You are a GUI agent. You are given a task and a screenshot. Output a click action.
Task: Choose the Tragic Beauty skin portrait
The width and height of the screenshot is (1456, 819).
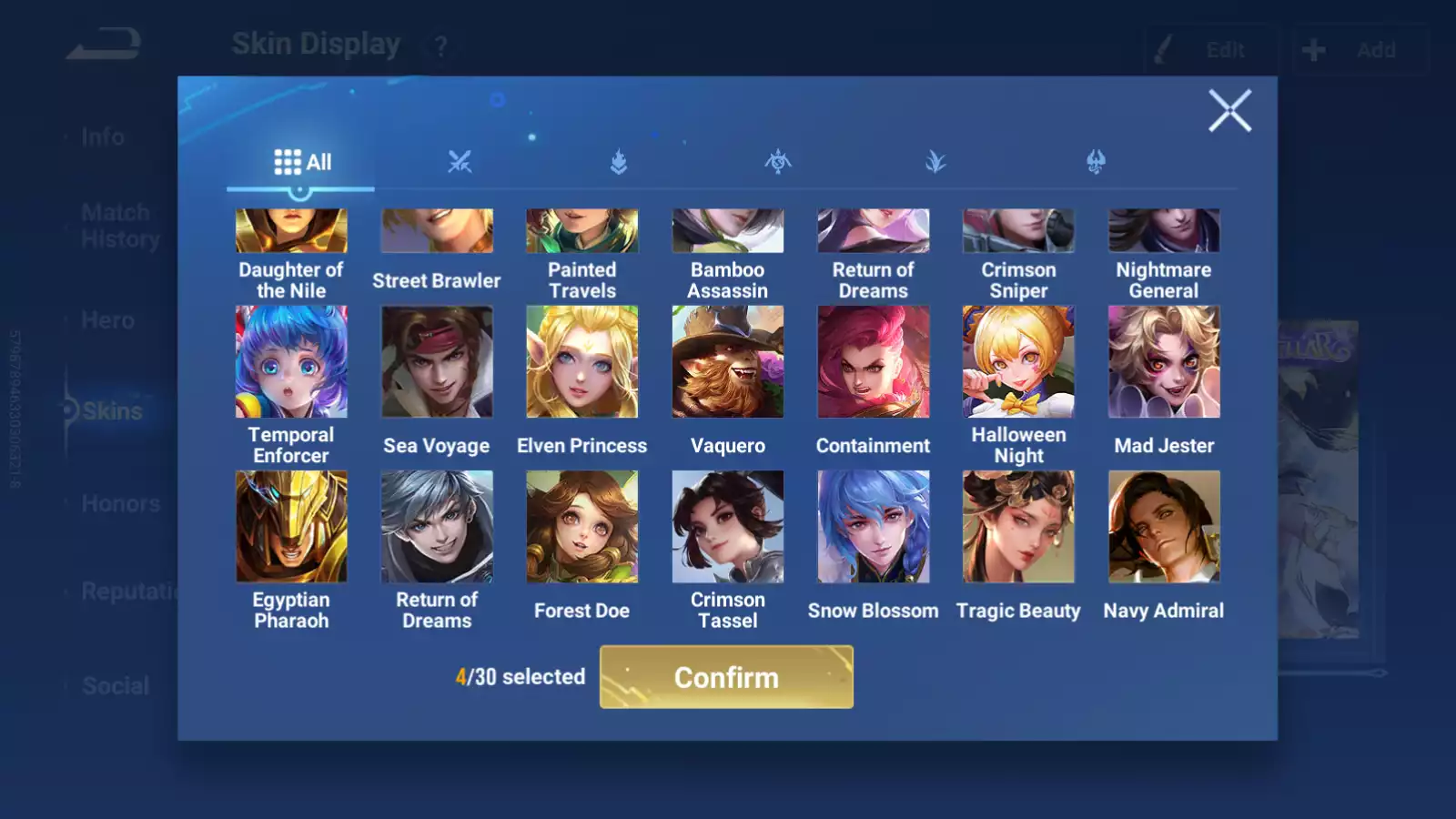[1018, 527]
